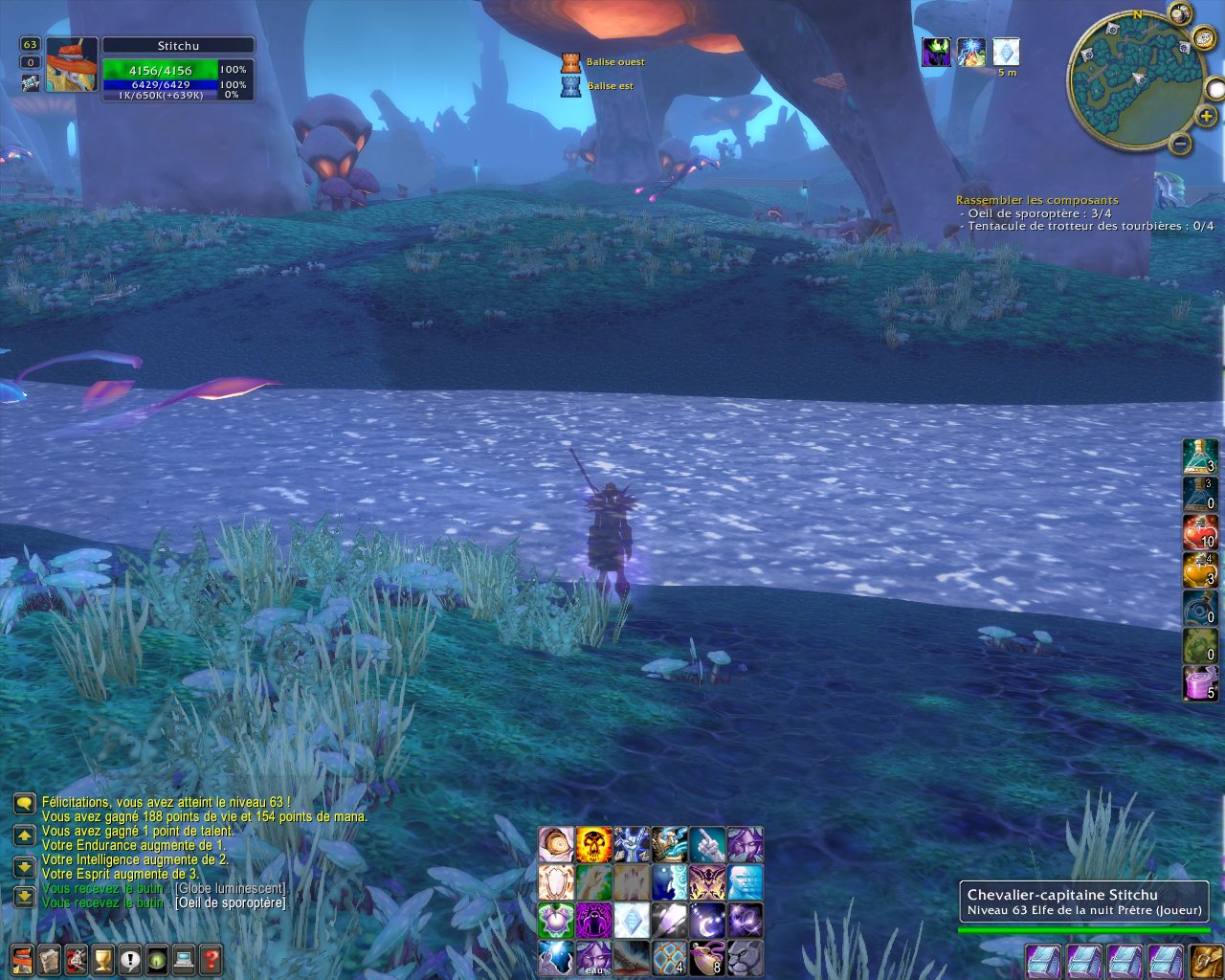
Task: Click the Stitchu player portrait
Action: (x=71, y=66)
